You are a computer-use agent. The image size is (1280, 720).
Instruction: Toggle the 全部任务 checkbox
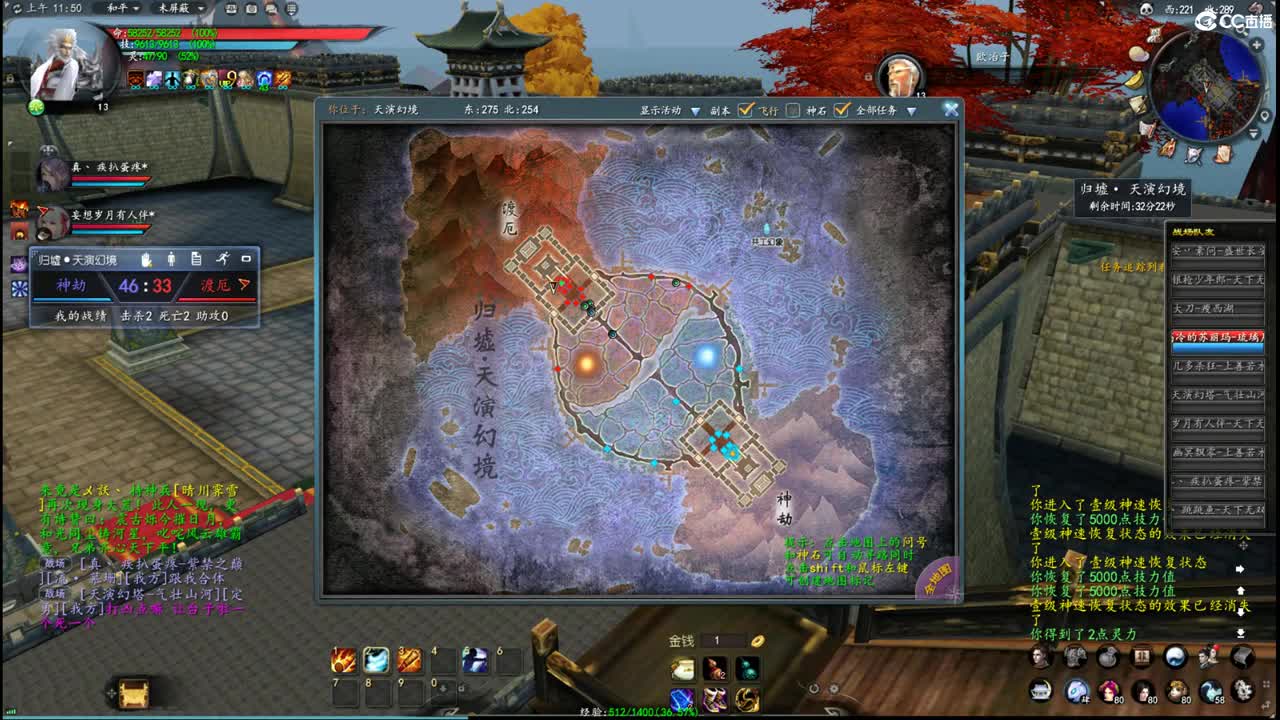click(x=839, y=110)
